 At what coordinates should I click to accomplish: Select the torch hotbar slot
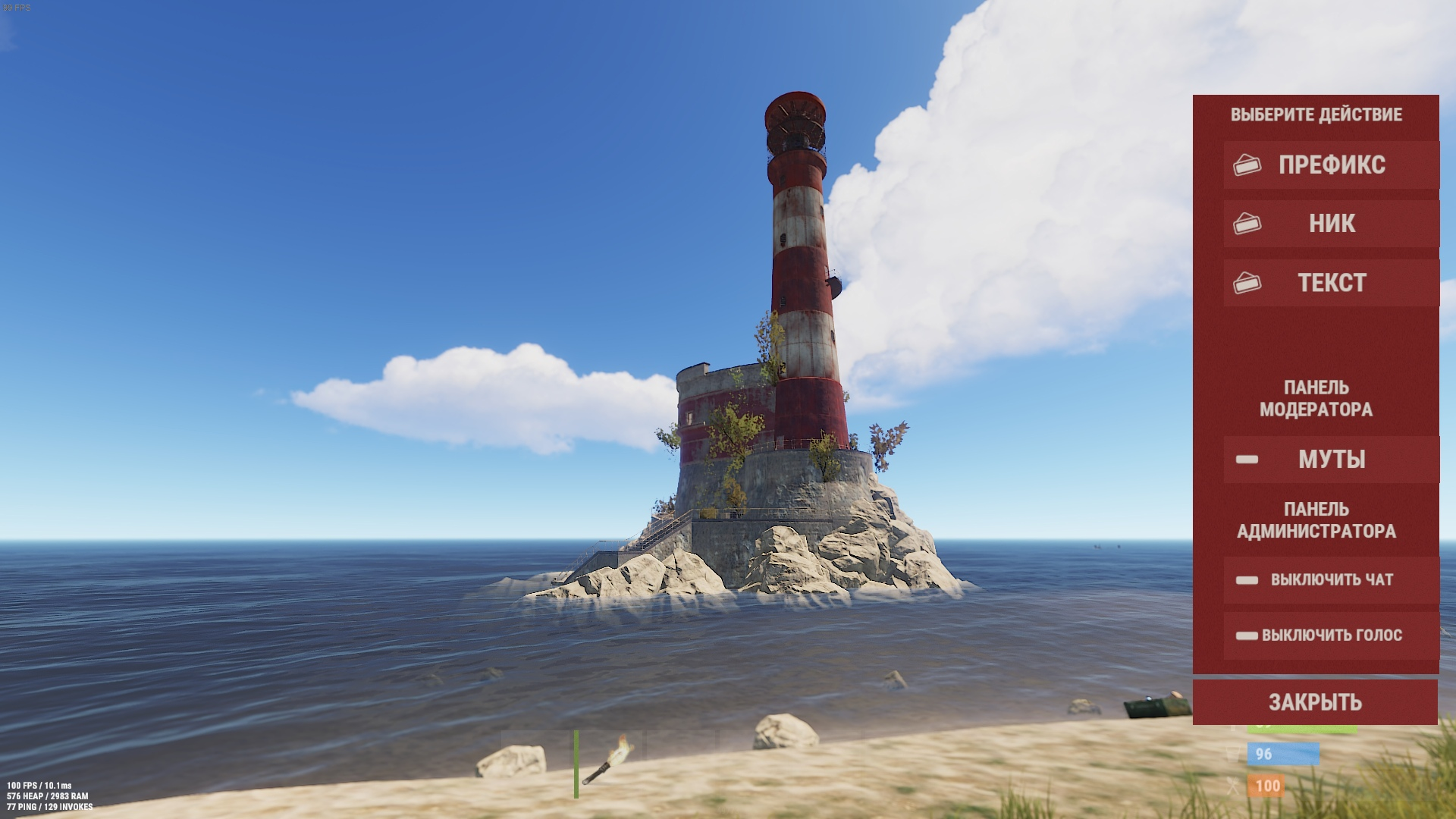click(x=609, y=762)
